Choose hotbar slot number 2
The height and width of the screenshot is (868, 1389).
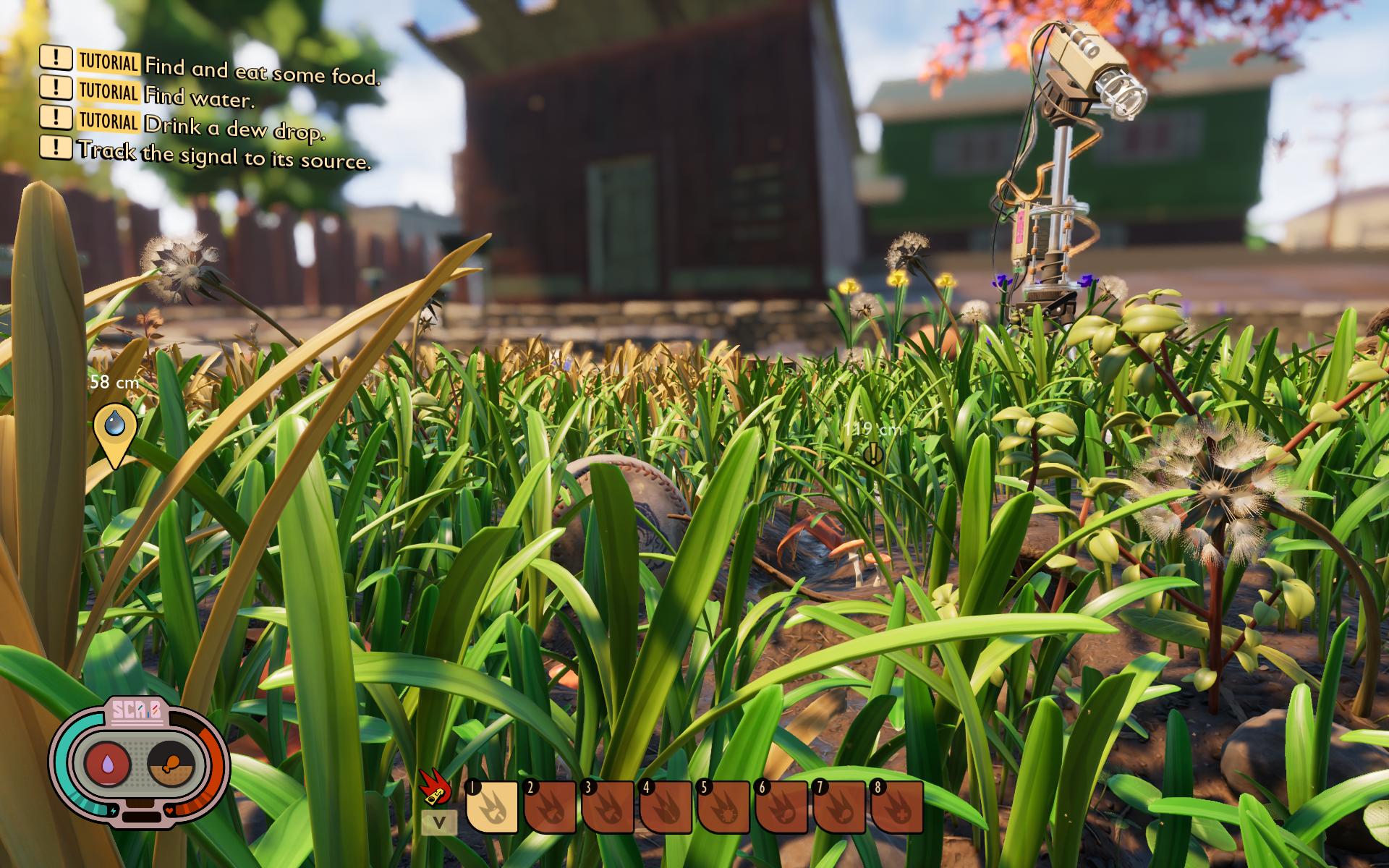[x=551, y=807]
